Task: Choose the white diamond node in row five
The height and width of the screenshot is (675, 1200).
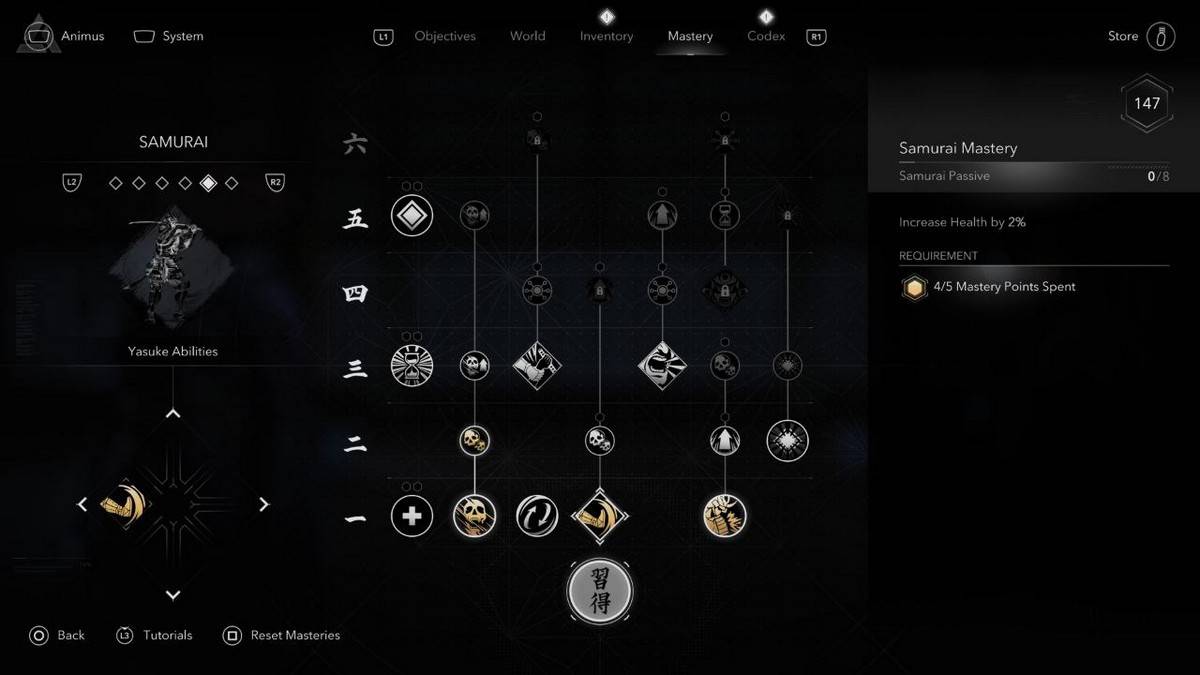Action: point(412,215)
